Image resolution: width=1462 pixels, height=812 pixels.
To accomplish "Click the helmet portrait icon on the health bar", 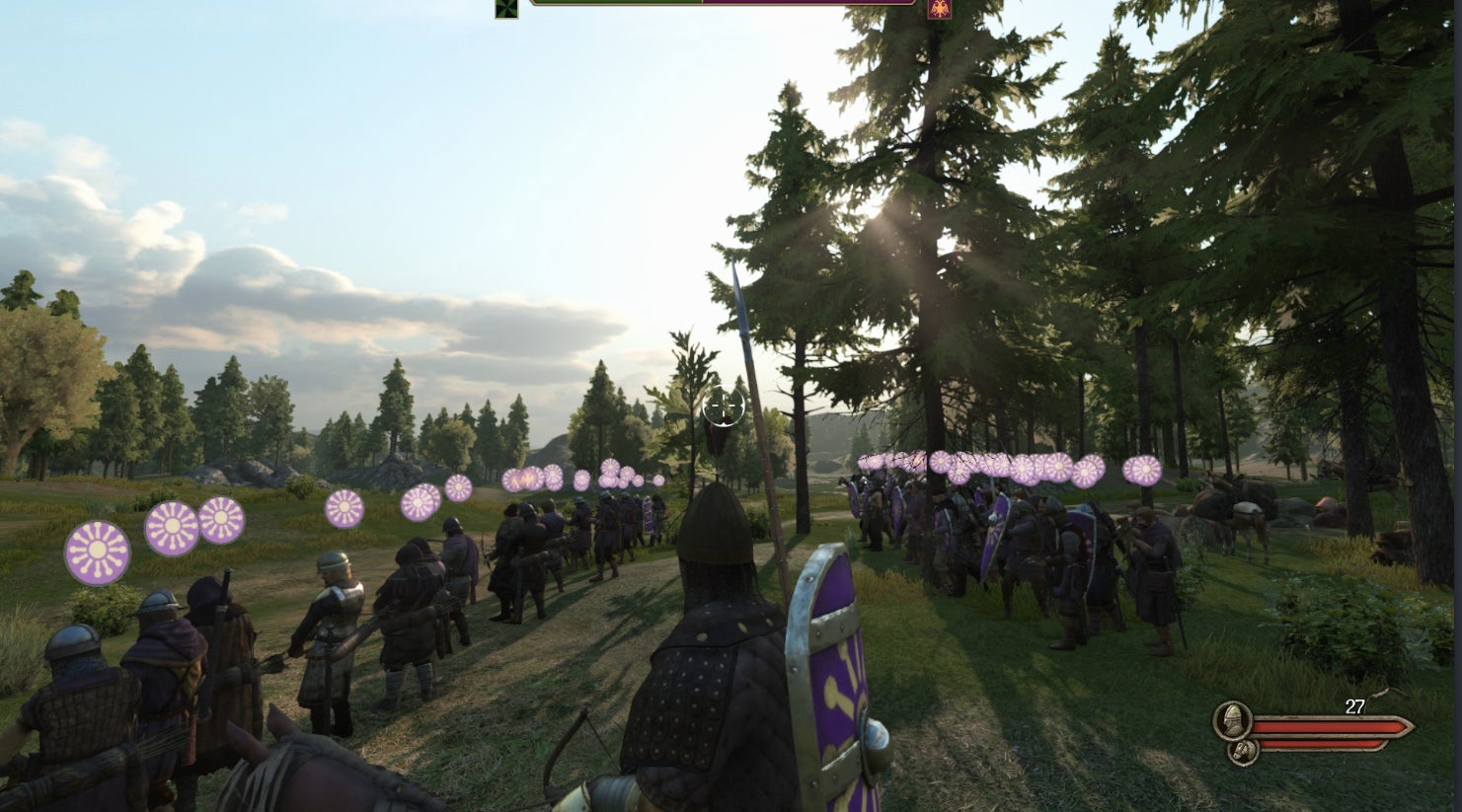I will [1232, 721].
